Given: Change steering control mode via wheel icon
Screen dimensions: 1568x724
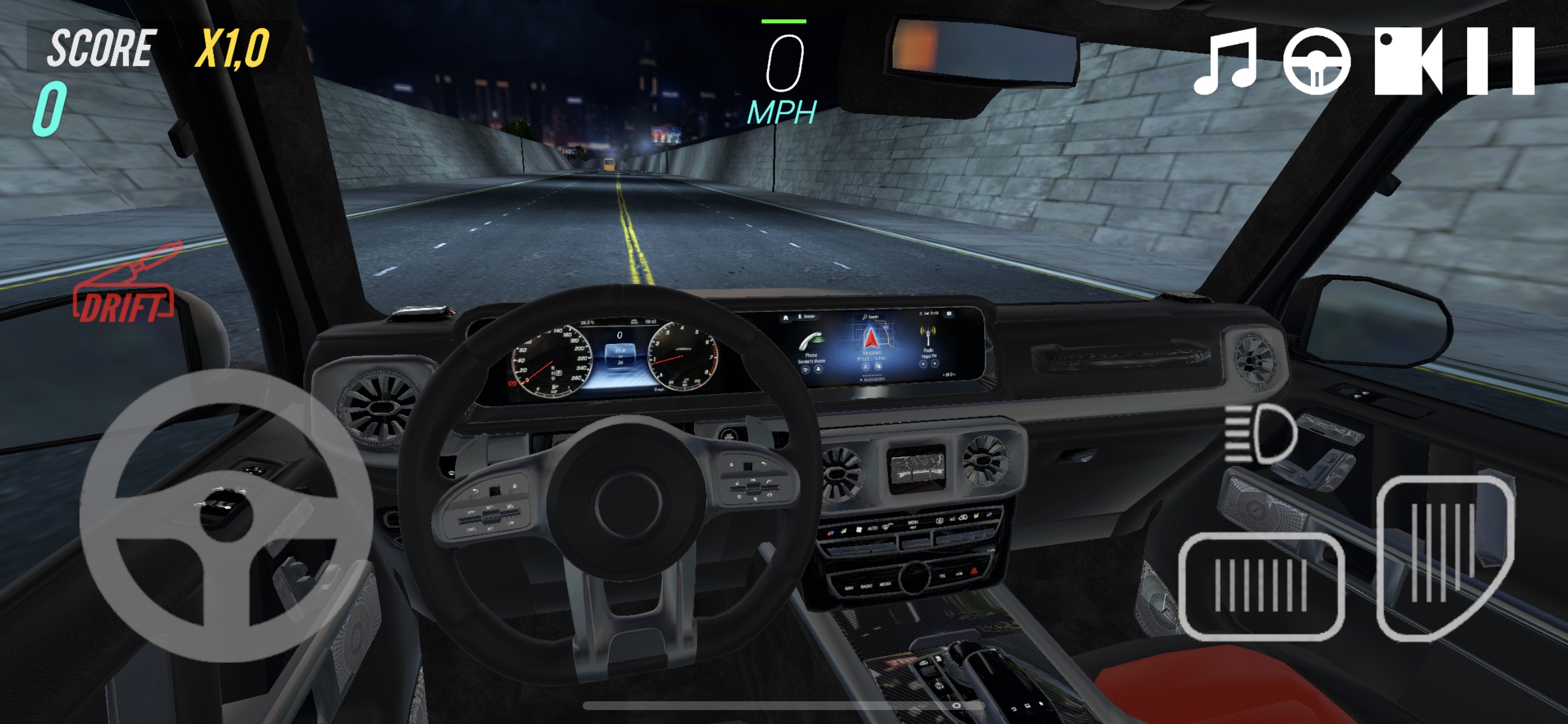Looking at the screenshot, I should [1317, 61].
